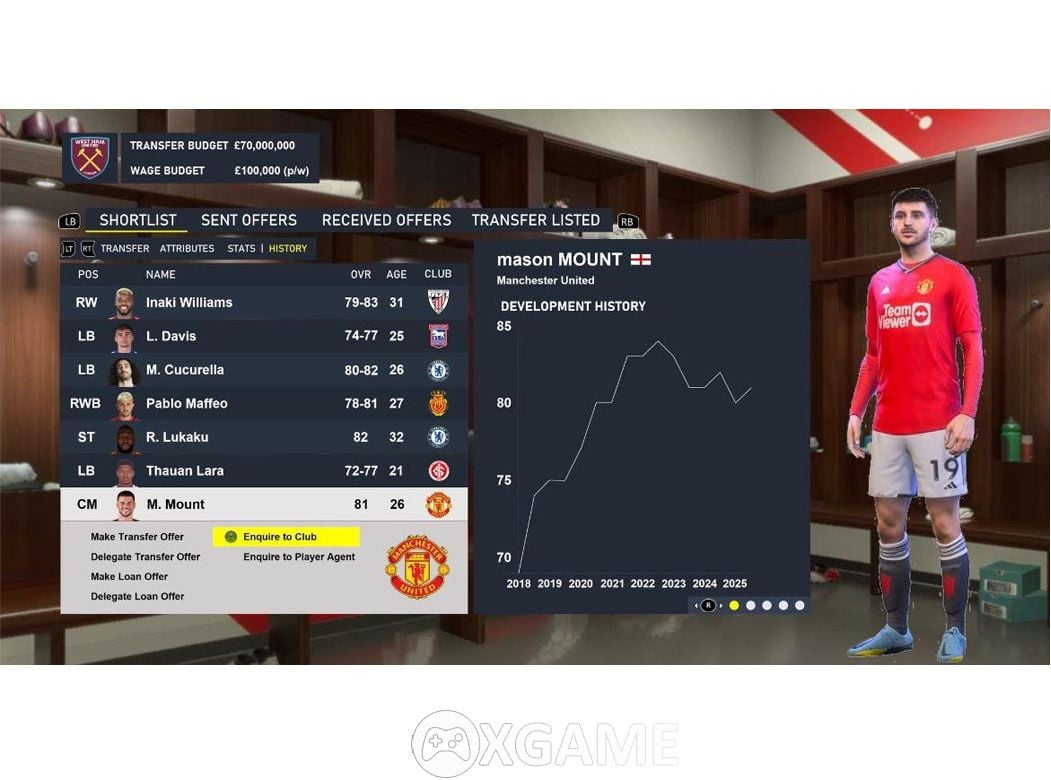This screenshot has width=1051, height=780.
Task: Show the Transfer Listed tab
Action: [535, 220]
